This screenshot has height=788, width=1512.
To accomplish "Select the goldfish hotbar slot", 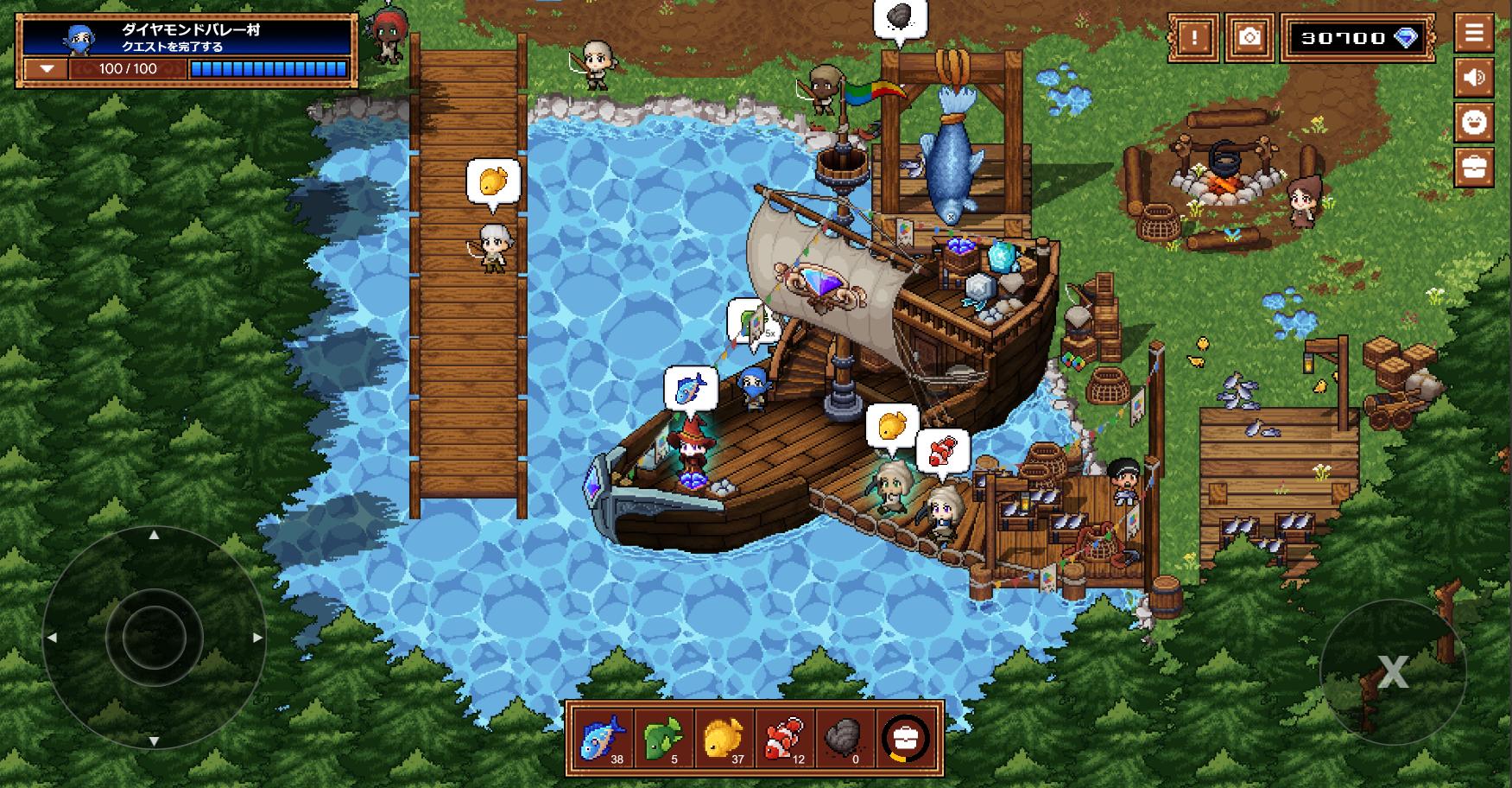I will [x=724, y=739].
